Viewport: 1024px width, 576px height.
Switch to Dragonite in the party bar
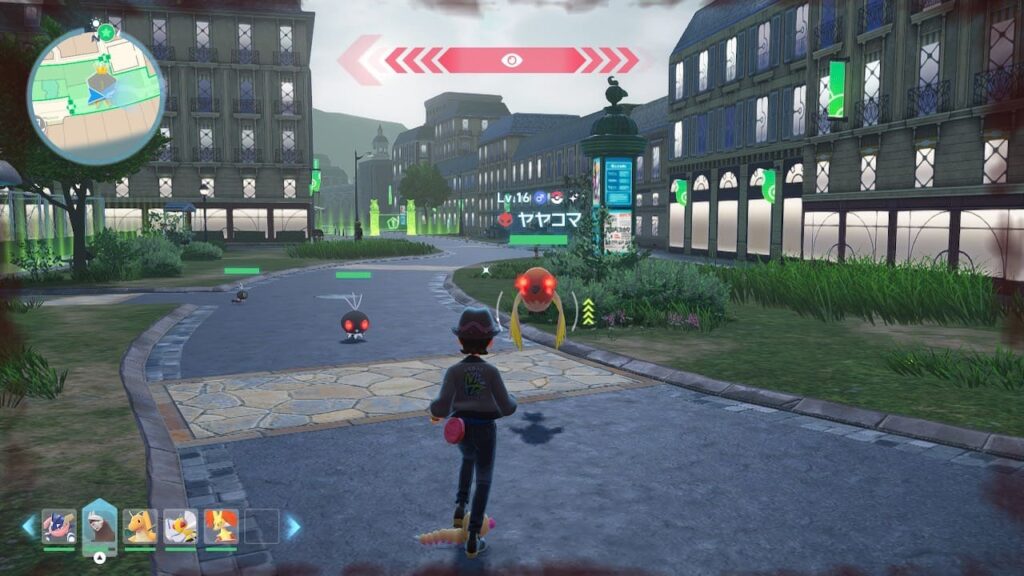point(140,526)
